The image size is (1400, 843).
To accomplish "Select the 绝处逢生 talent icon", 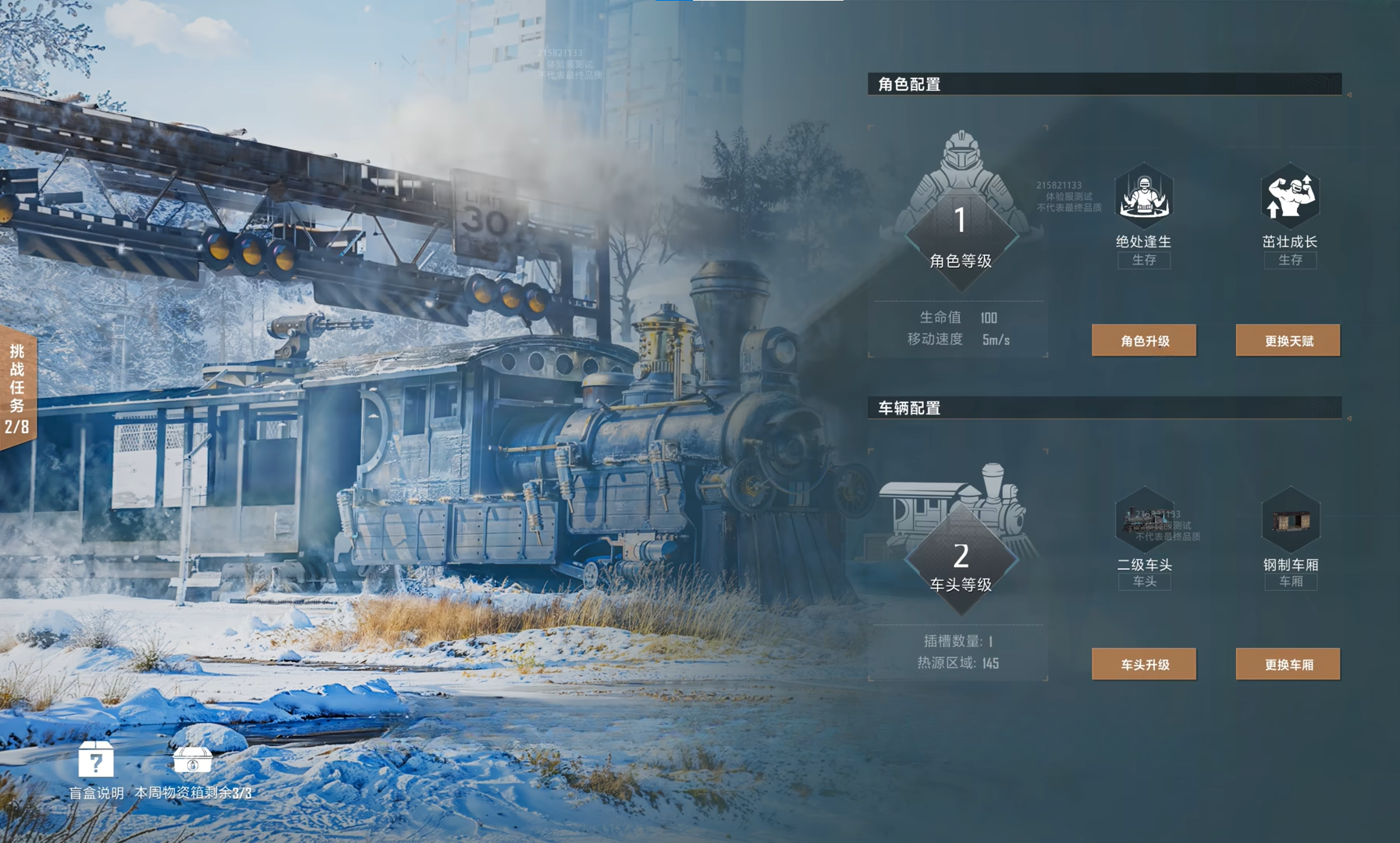I will tap(1143, 195).
